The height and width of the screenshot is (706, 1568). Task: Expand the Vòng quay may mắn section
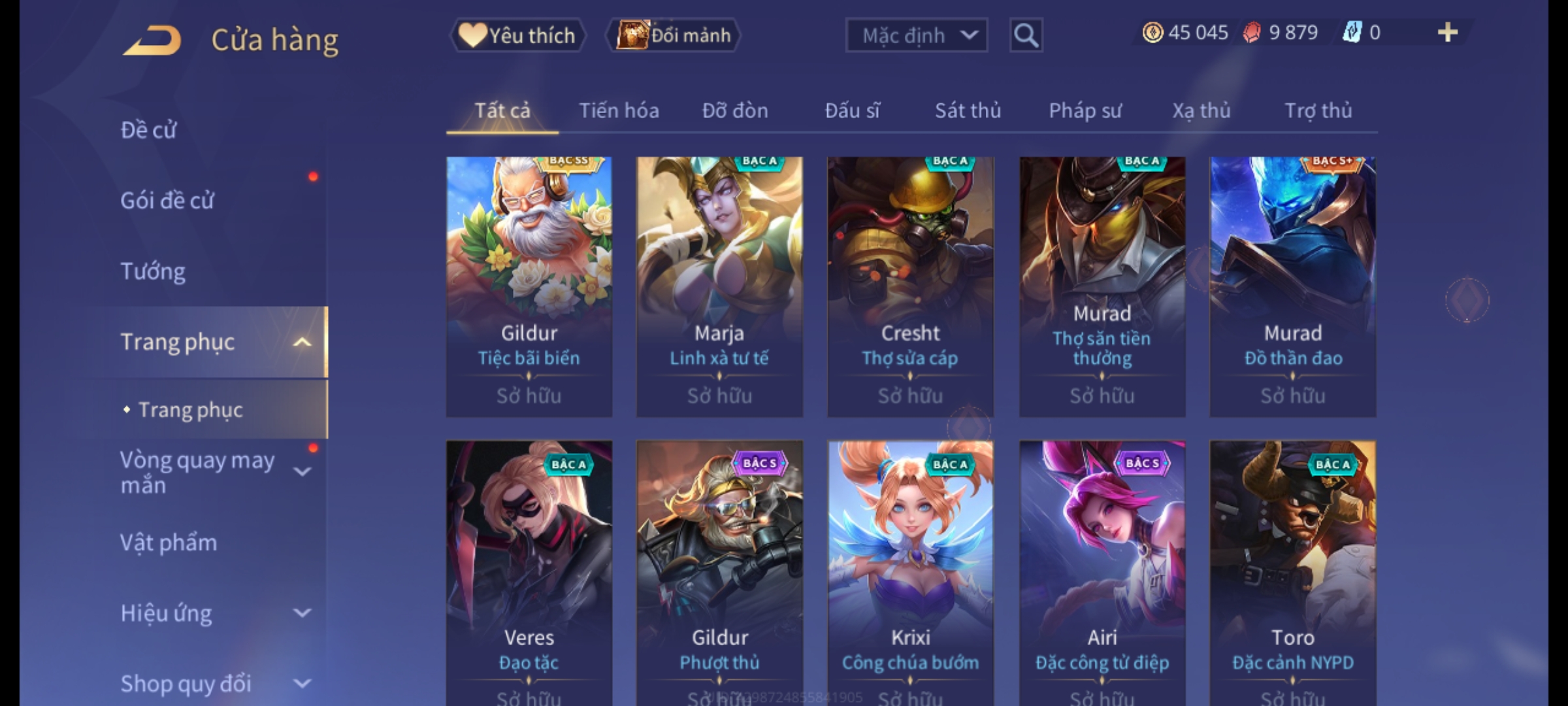(302, 472)
